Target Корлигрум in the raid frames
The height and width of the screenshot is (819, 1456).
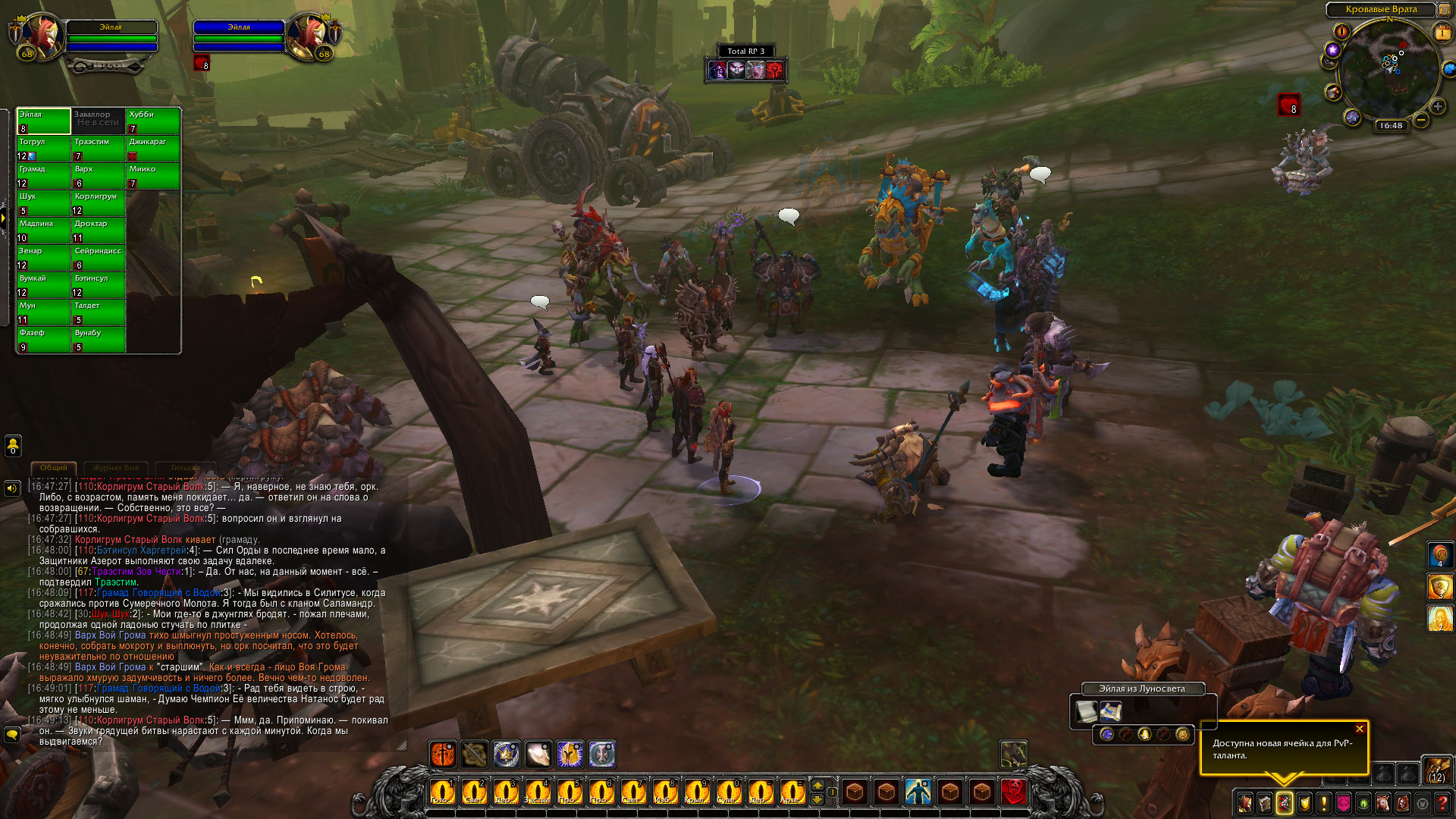(99, 203)
